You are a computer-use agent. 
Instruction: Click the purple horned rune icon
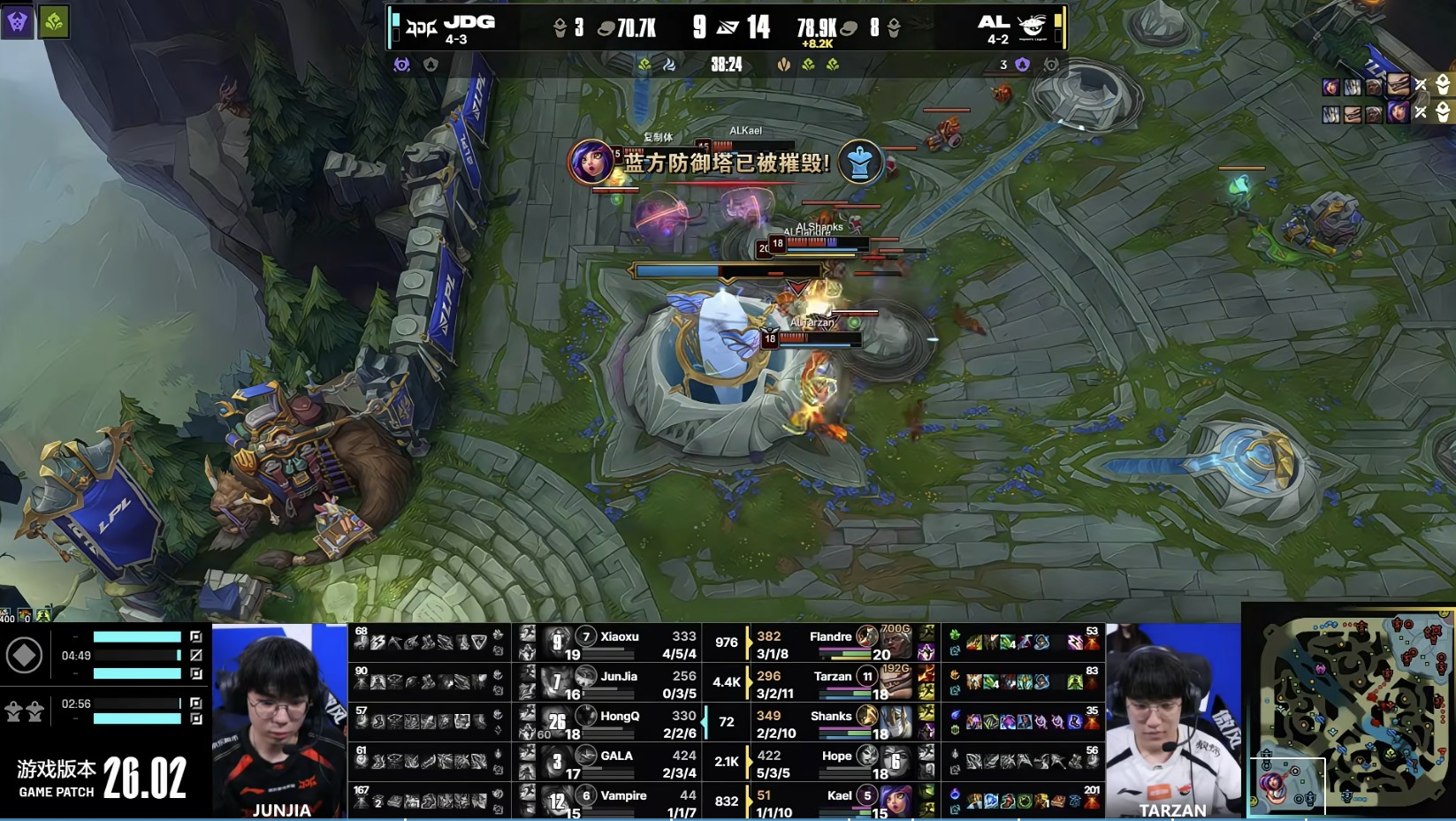[x=18, y=22]
